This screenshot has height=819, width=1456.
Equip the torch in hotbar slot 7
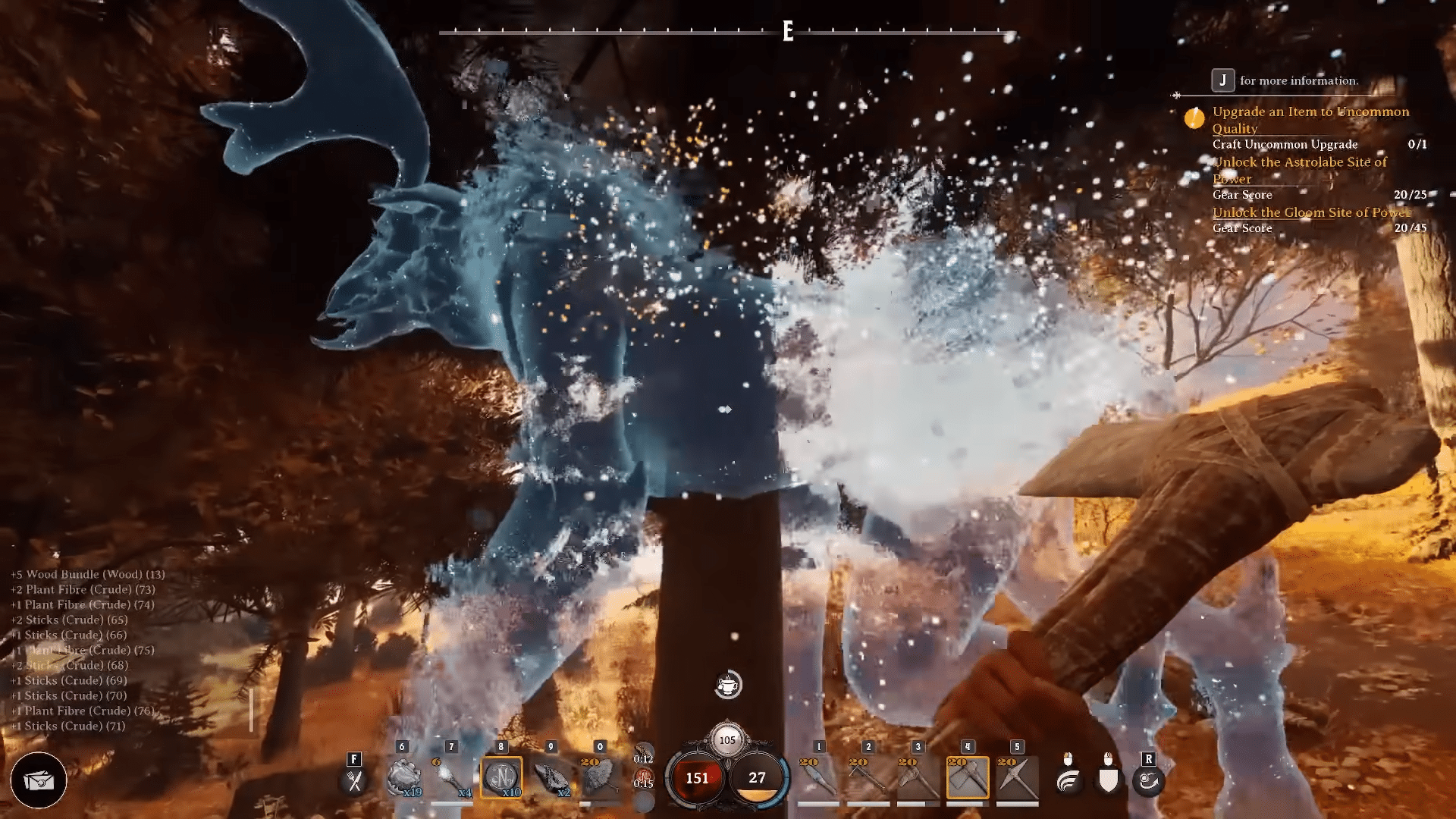[x=450, y=777]
